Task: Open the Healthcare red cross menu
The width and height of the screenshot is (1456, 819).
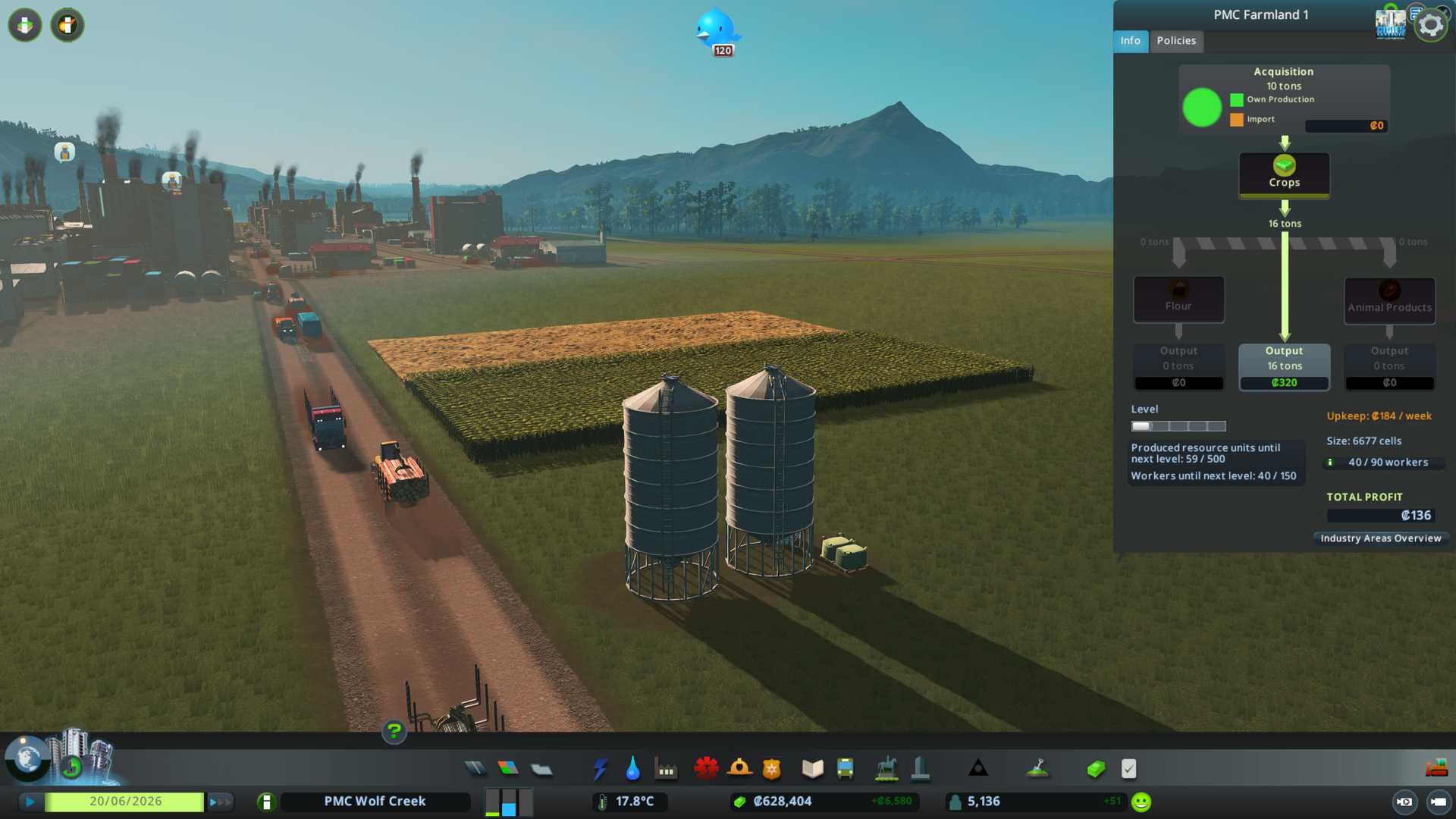Action: point(706,769)
